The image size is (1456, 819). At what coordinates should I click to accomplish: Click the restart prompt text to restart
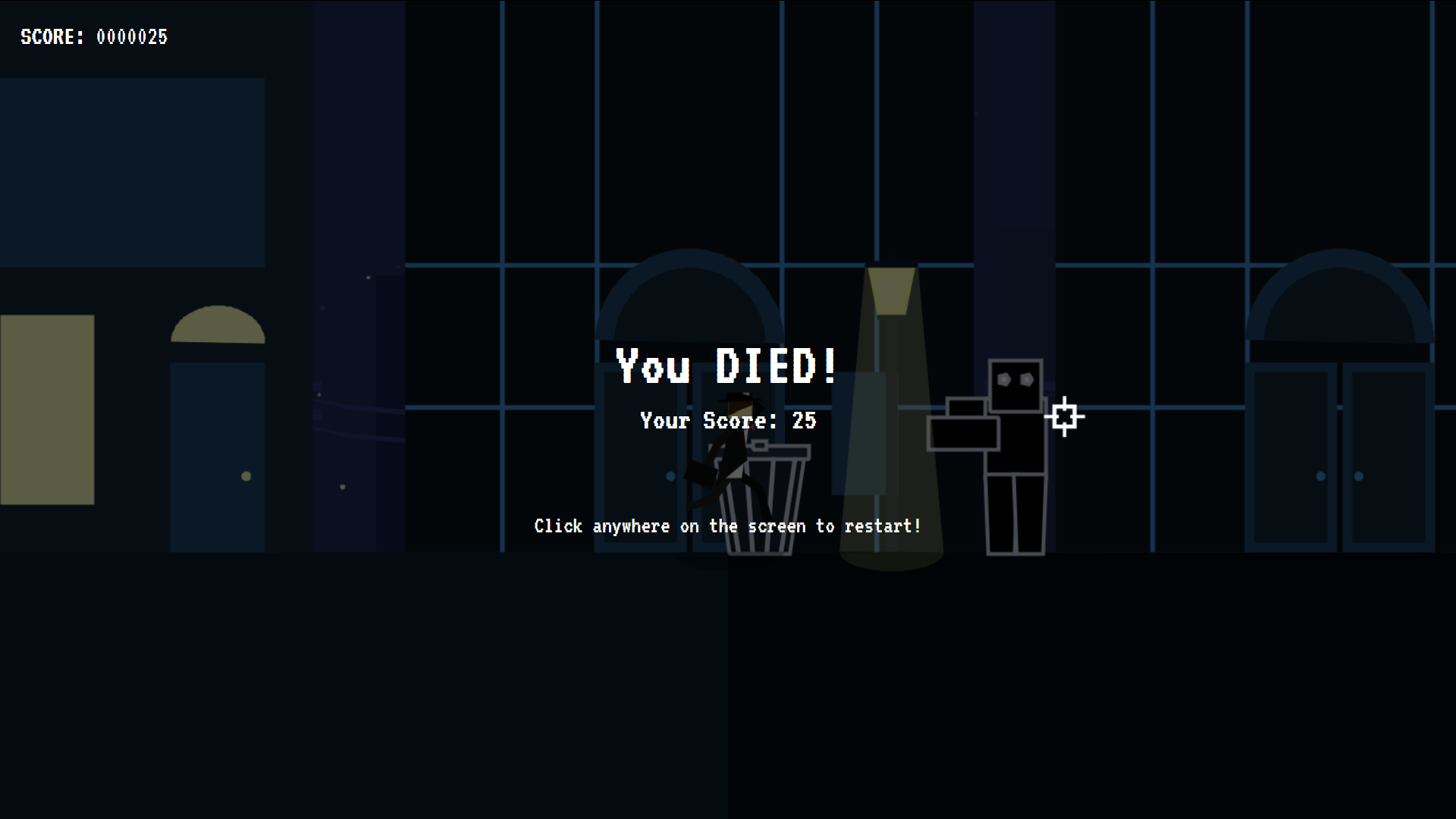pos(727,526)
